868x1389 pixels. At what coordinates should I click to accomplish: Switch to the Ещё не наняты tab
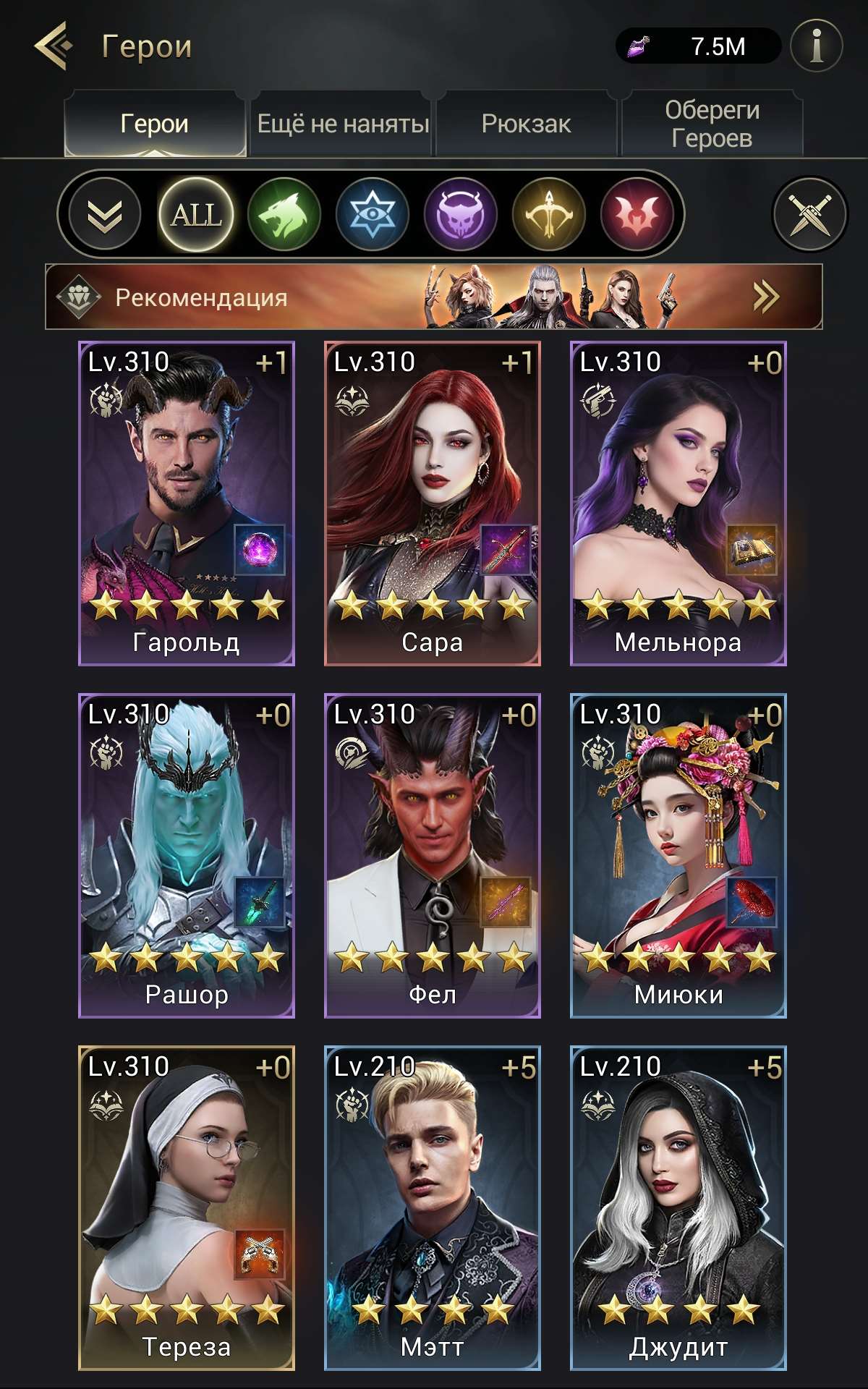(x=343, y=124)
